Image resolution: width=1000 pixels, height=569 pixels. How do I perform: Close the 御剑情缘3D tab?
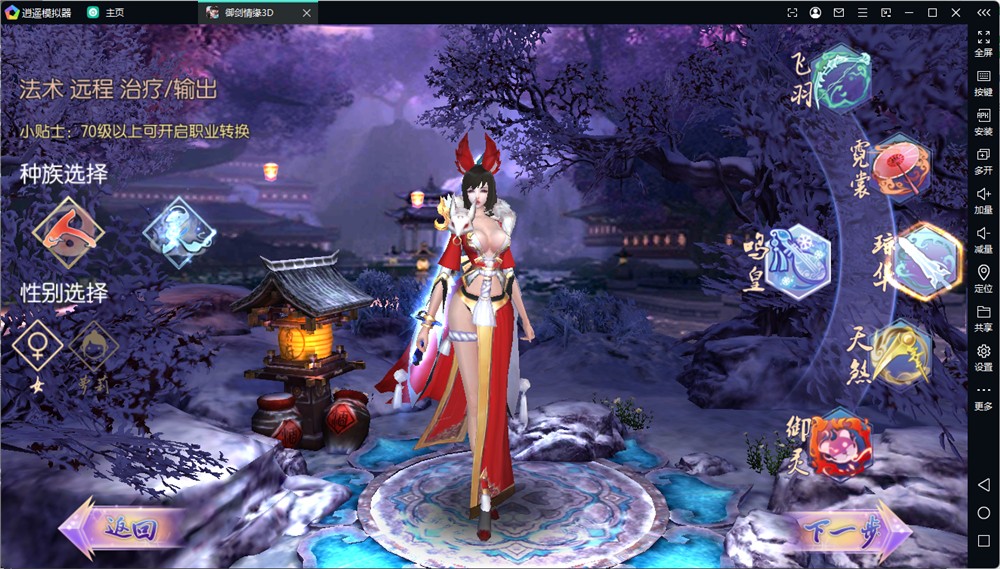click(x=307, y=13)
